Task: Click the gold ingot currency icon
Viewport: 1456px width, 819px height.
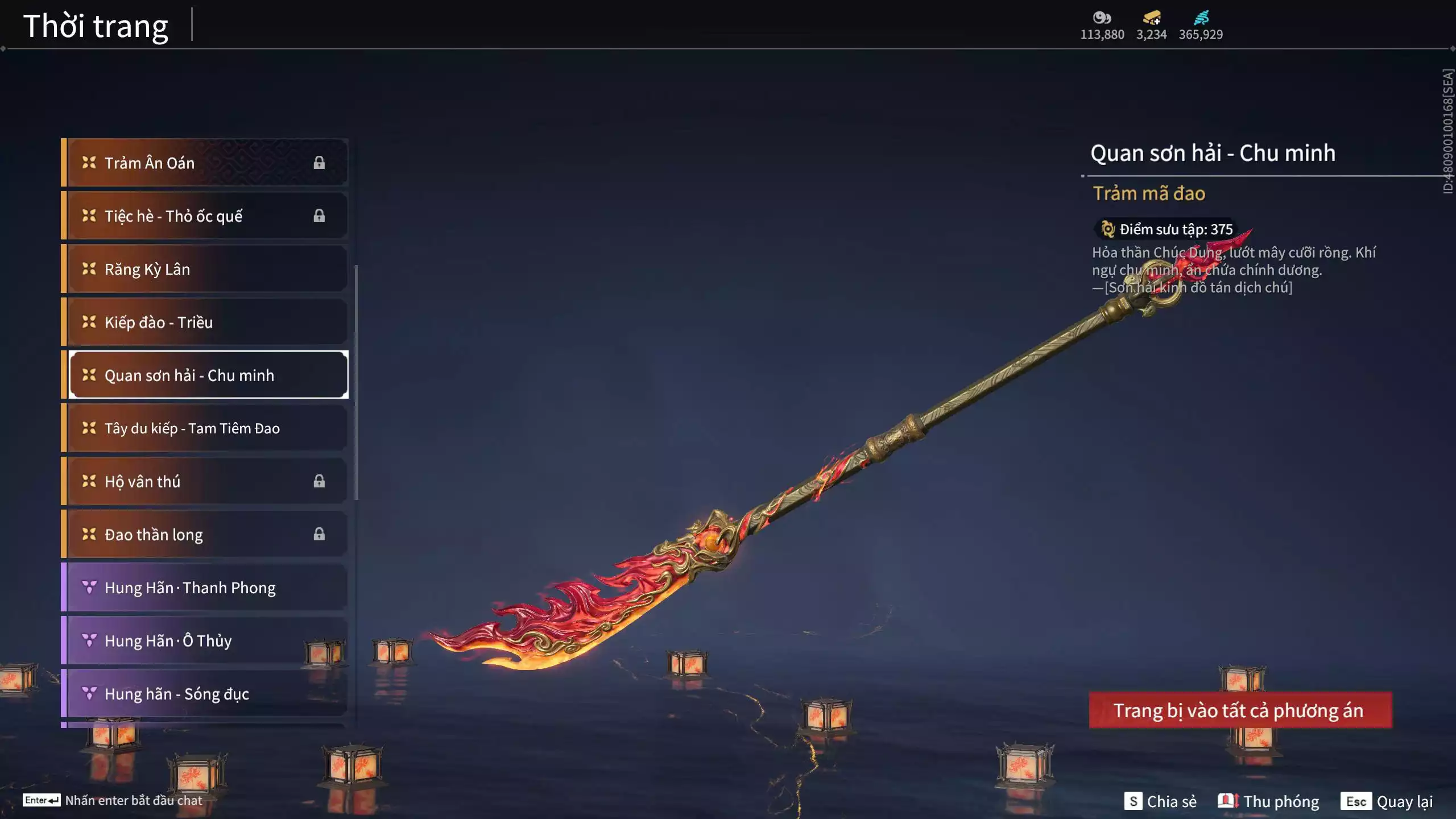Action: coord(1152,18)
